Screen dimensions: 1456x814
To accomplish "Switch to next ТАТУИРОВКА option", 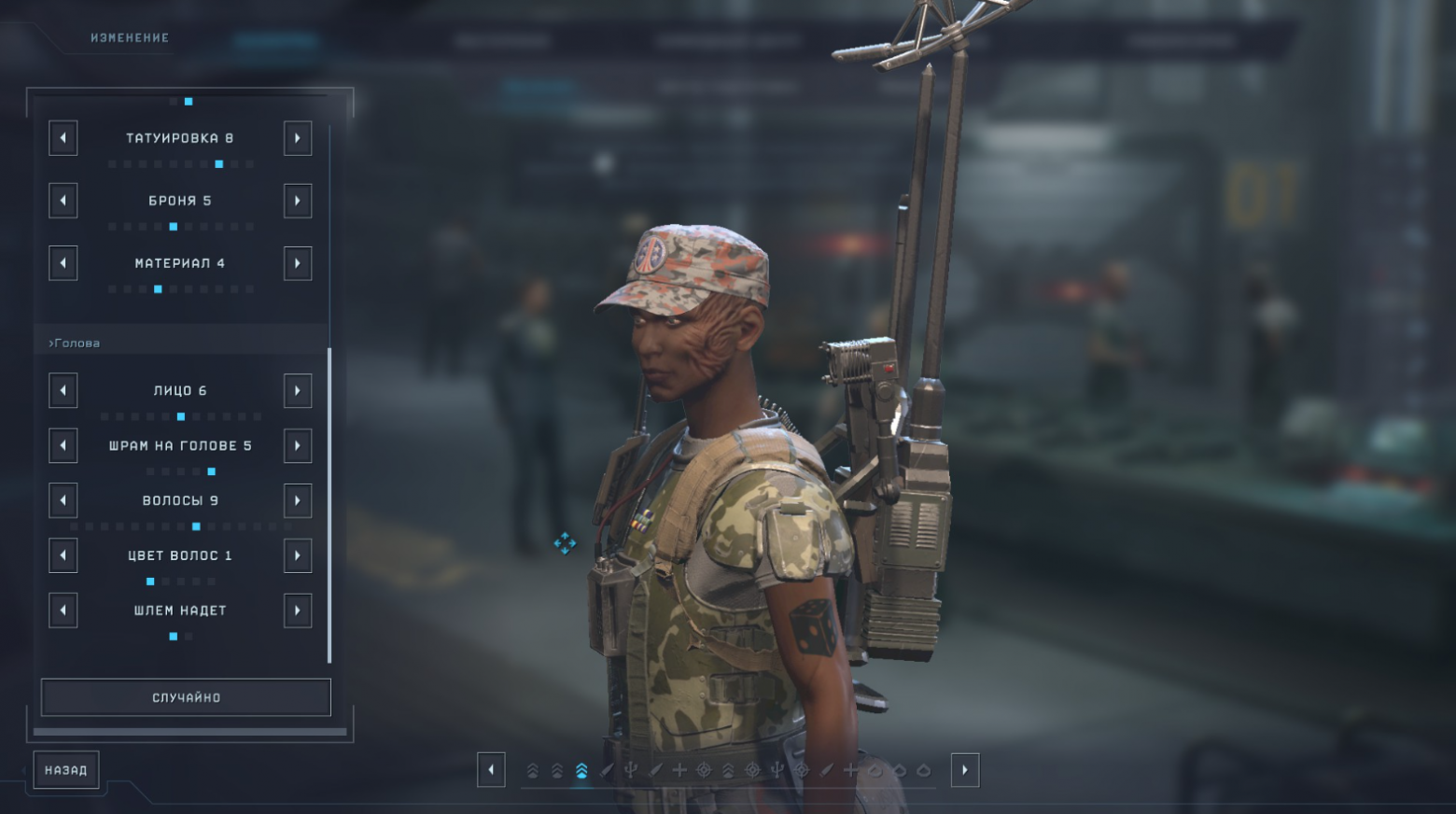I will coord(298,138).
